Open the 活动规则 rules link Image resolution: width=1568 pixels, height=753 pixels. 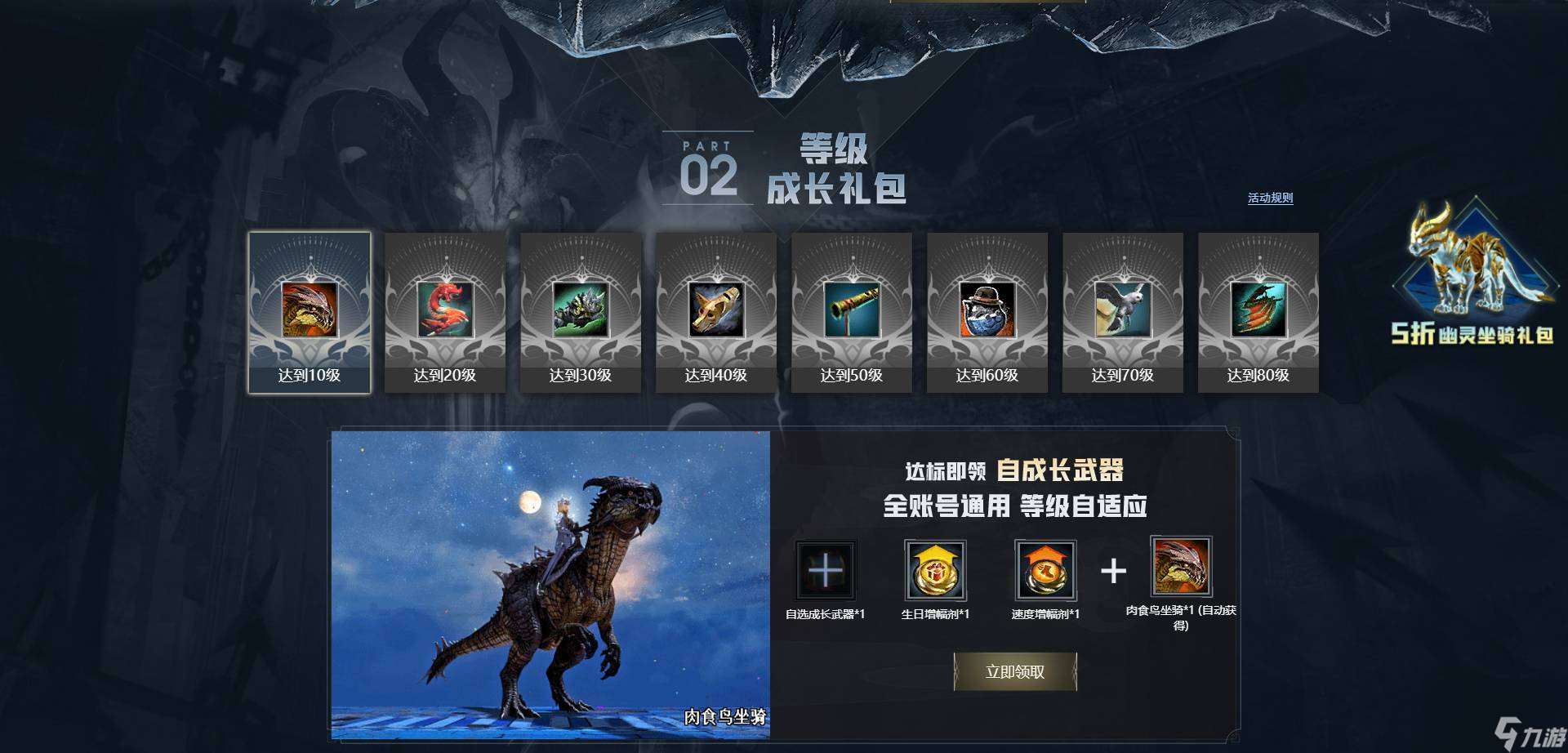pyautogui.click(x=1267, y=198)
